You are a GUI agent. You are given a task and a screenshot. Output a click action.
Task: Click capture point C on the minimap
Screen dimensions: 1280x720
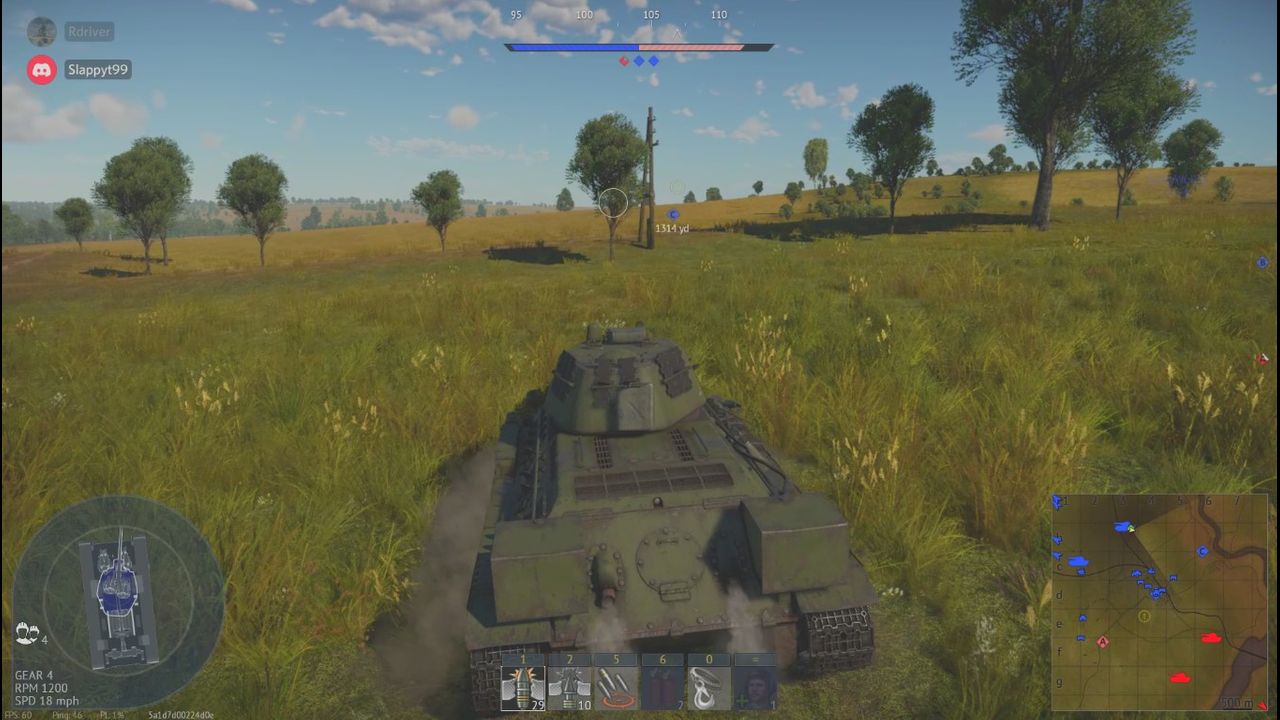(x=1203, y=551)
